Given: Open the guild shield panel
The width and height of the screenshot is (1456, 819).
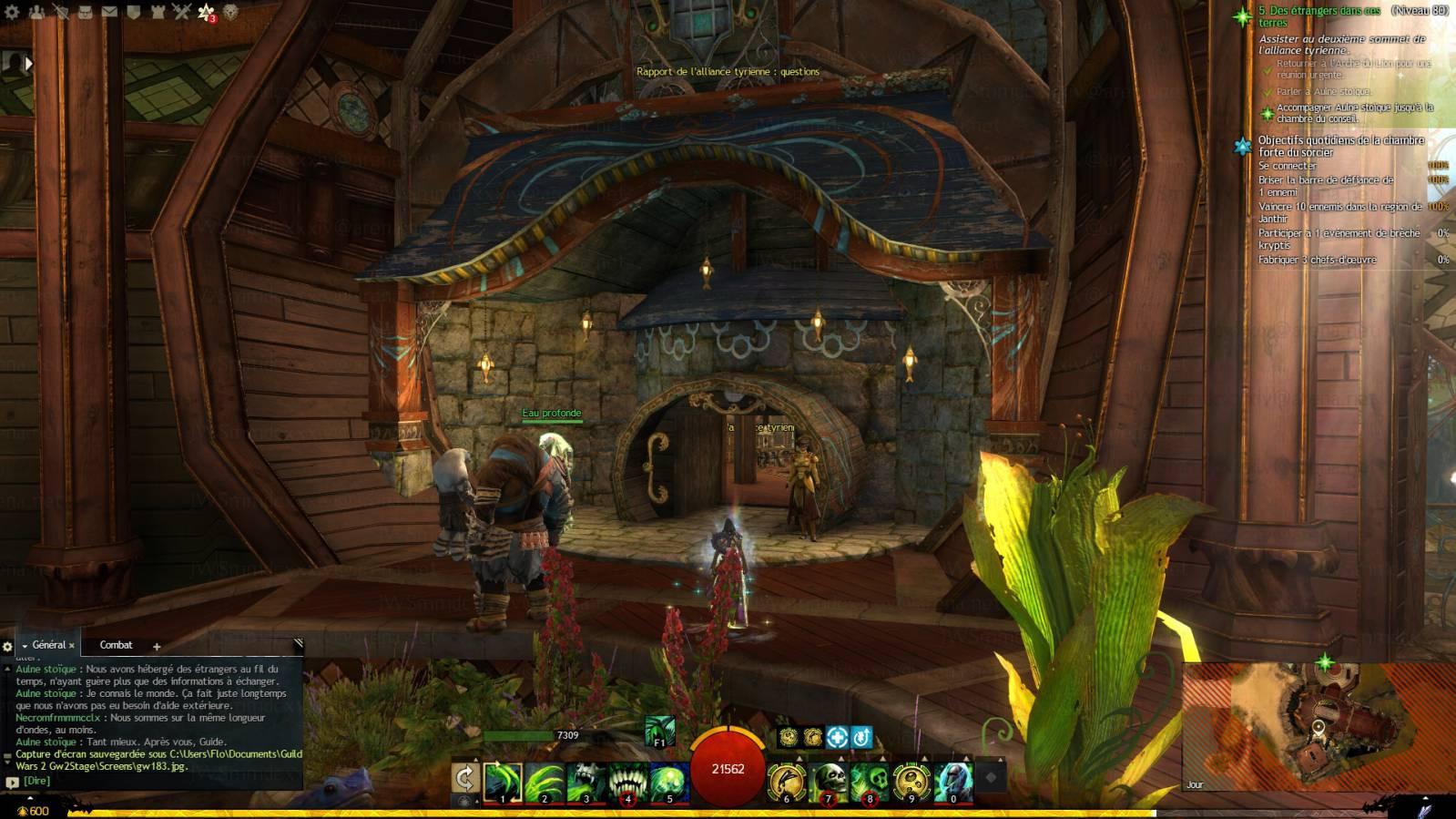Looking at the screenshot, I should tap(134, 12).
